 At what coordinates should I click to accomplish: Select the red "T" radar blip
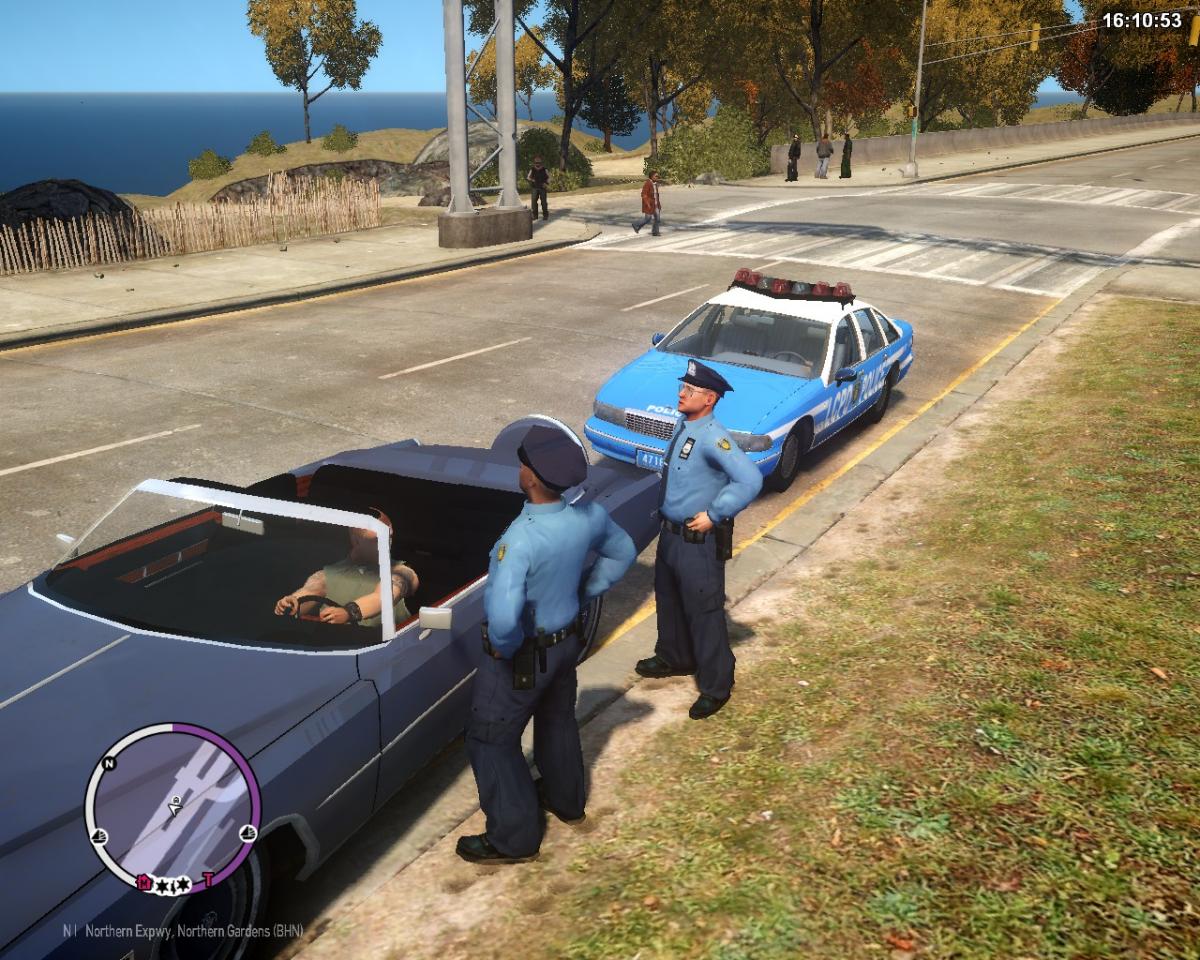(209, 880)
